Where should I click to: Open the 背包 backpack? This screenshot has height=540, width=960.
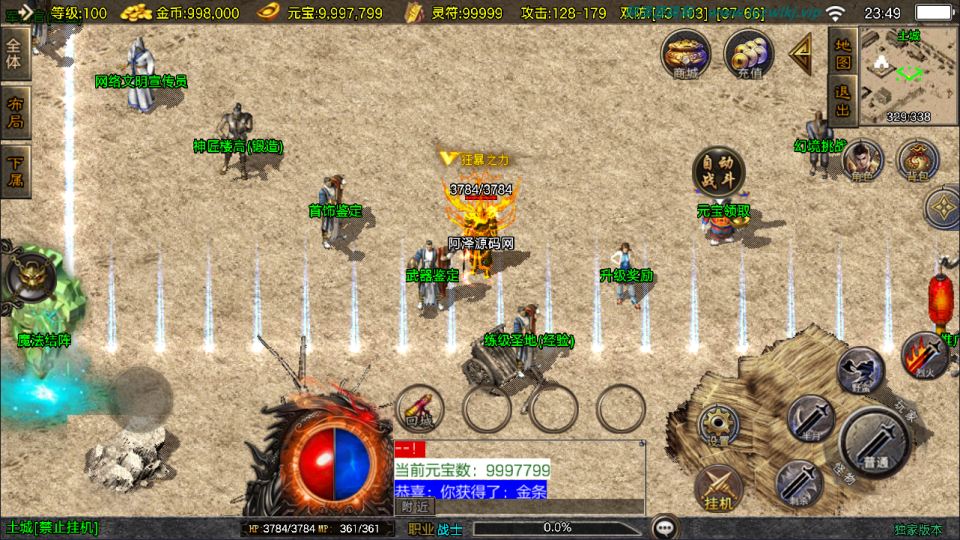pos(916,160)
